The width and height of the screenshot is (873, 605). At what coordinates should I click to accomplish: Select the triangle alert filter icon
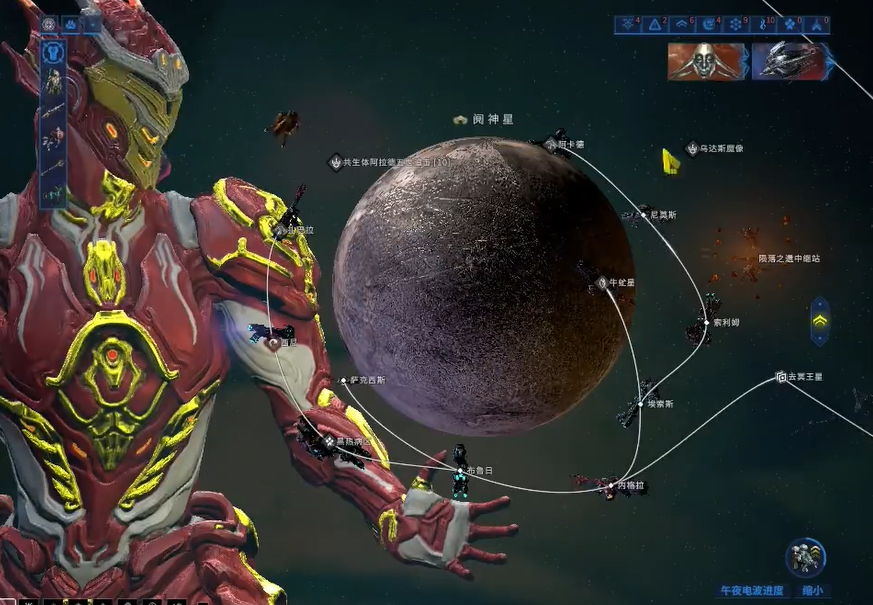tap(655, 23)
